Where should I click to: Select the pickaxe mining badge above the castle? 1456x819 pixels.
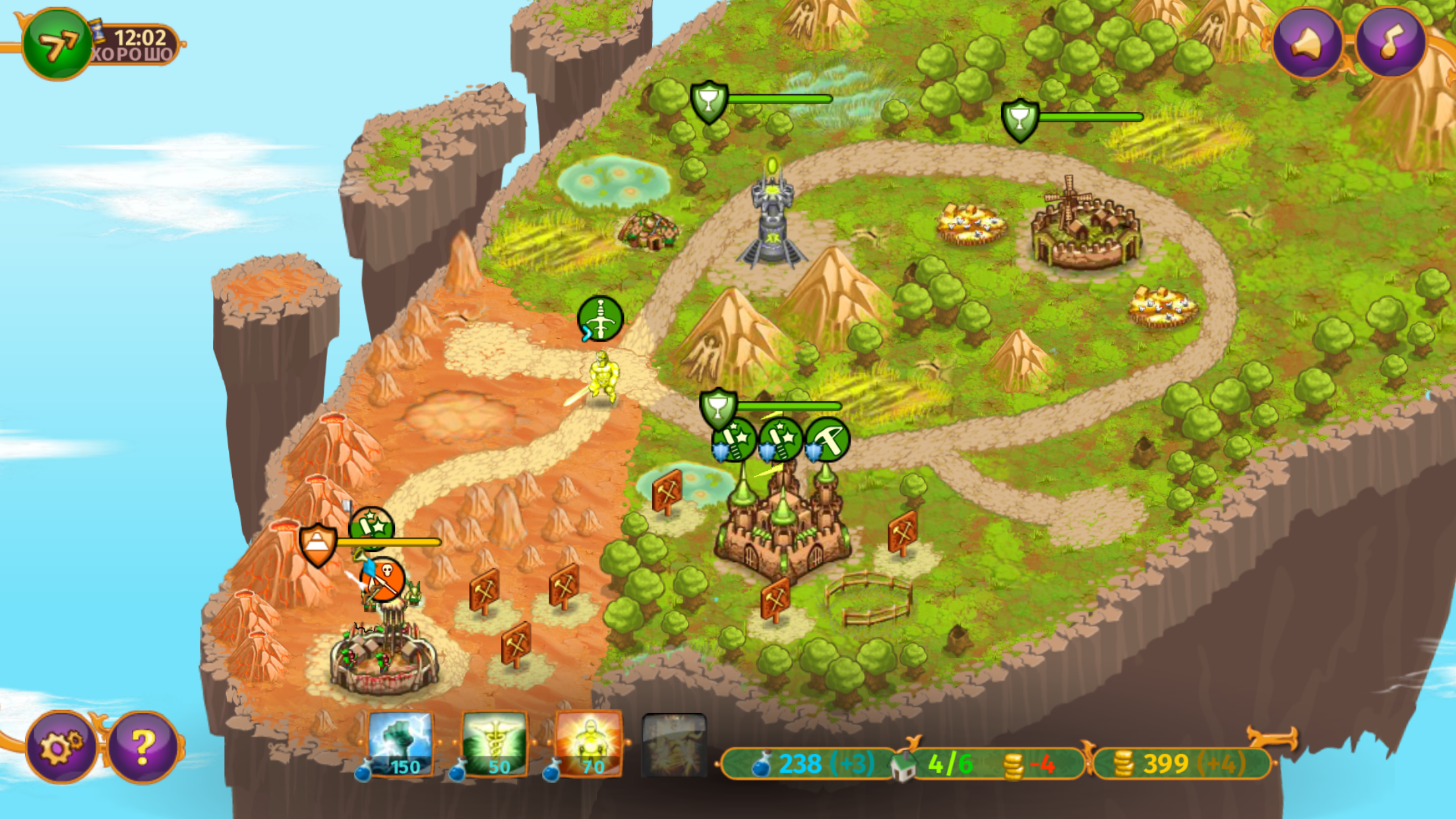pos(827,437)
